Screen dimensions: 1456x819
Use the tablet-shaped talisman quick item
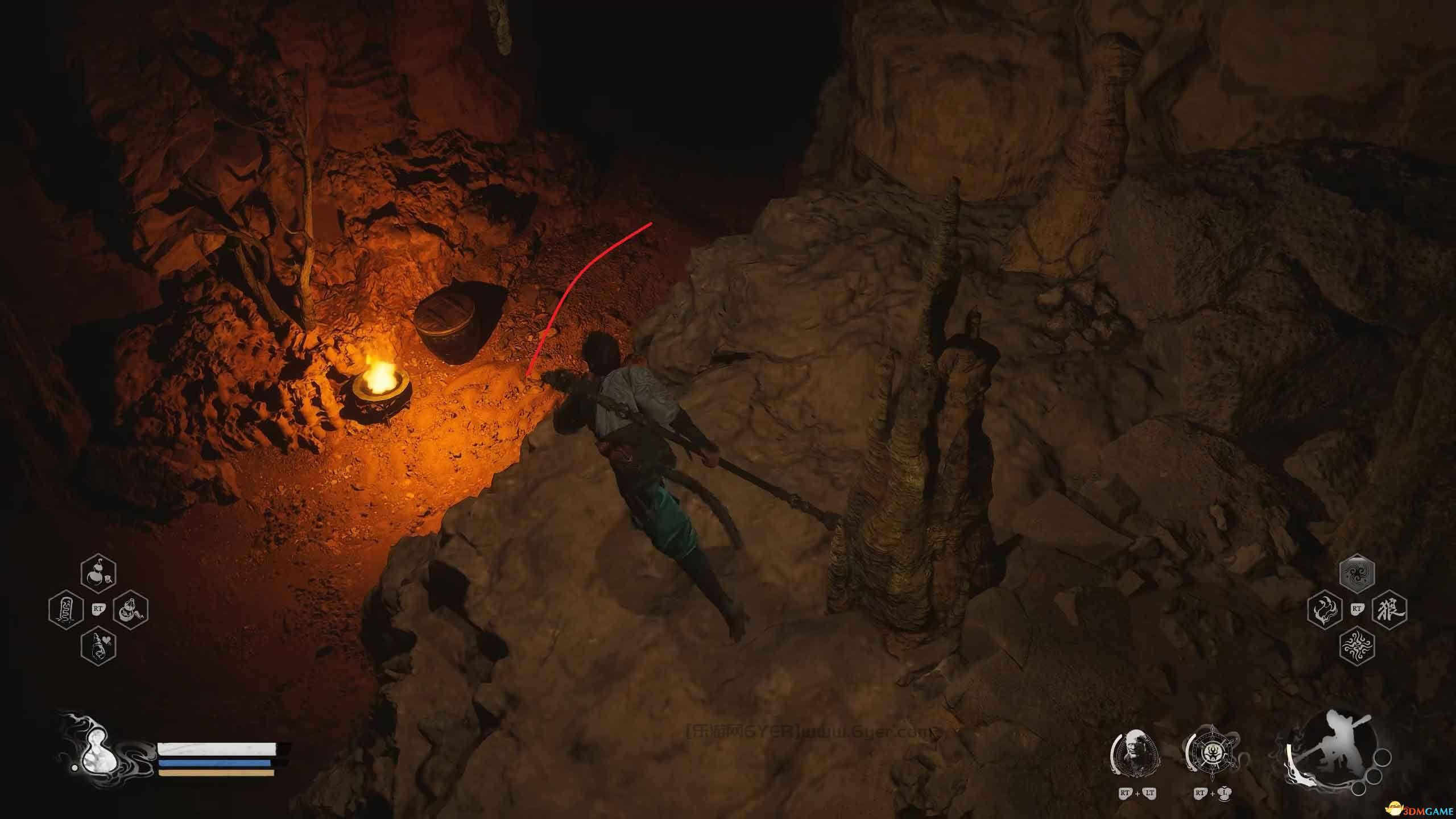tap(67, 610)
